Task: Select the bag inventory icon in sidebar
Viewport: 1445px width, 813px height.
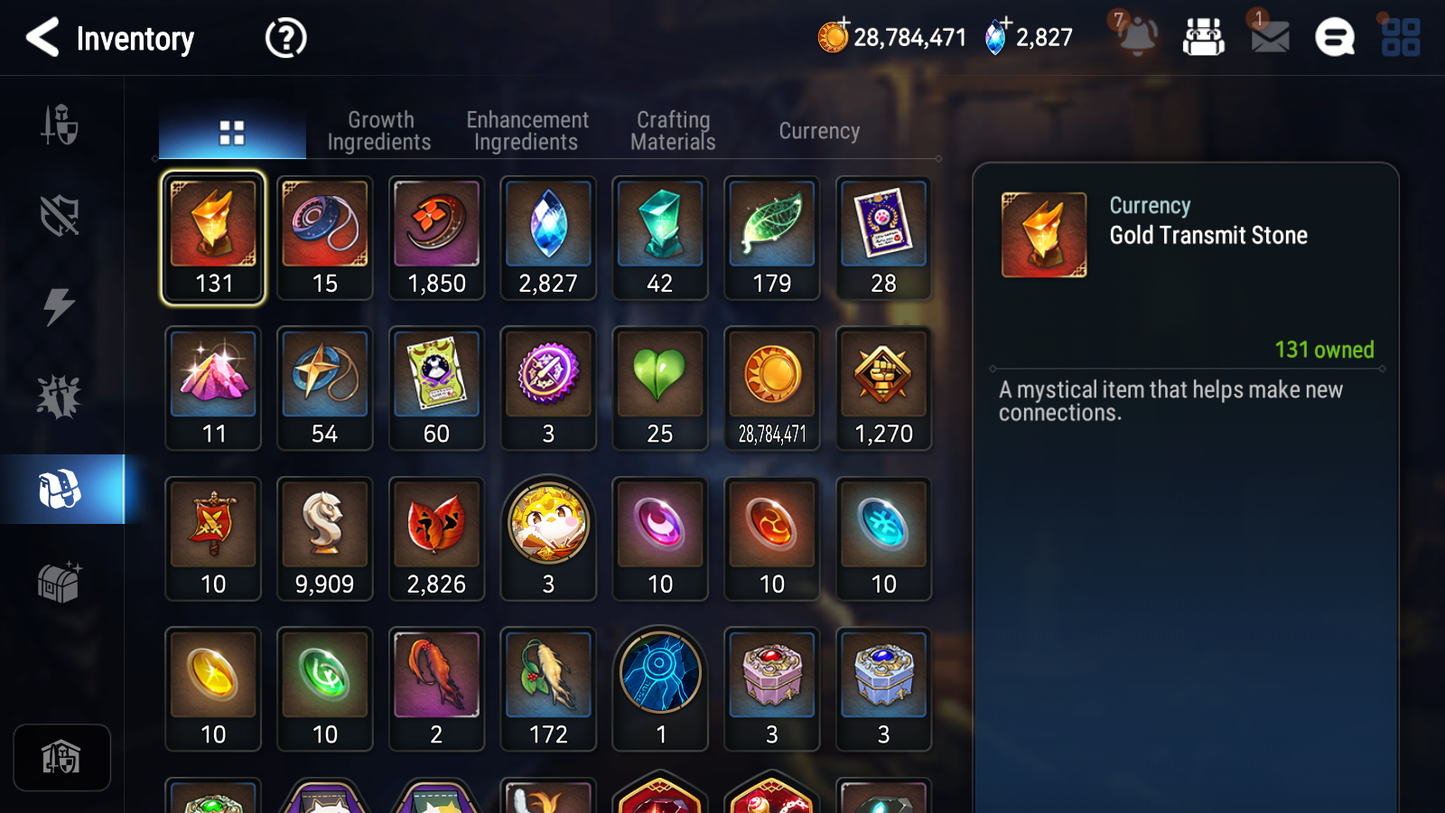Action: [x=62, y=488]
